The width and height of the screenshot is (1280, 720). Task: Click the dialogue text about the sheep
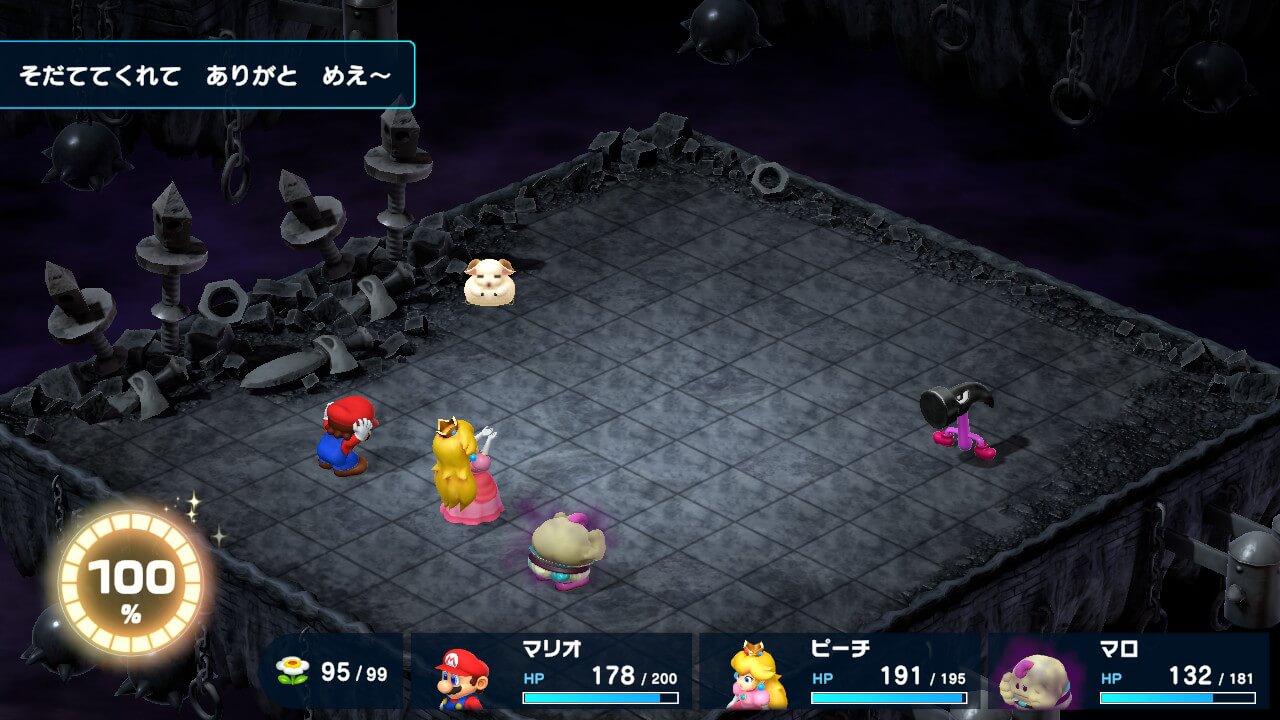coord(205,73)
